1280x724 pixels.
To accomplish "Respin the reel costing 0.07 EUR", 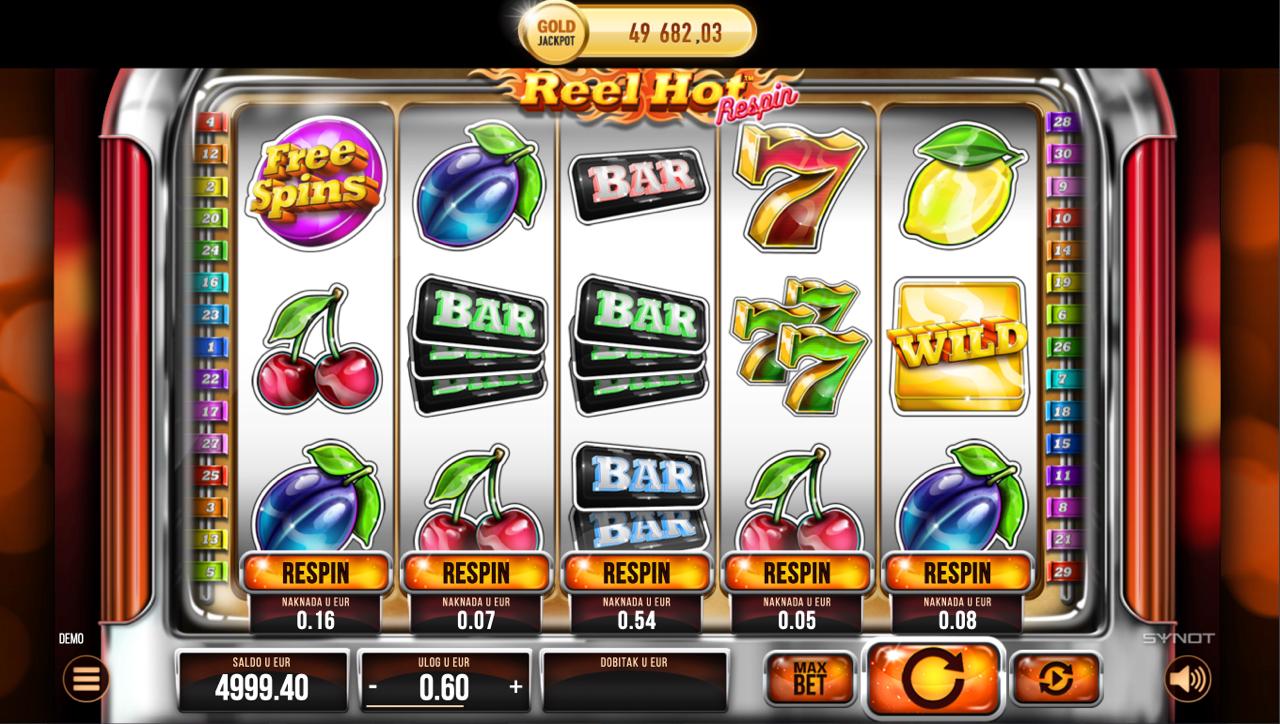I will click(x=476, y=573).
